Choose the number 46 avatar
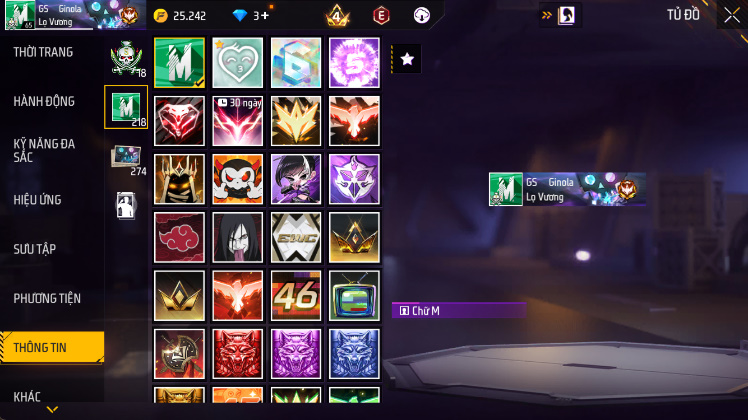The height and width of the screenshot is (420, 748). coord(296,295)
